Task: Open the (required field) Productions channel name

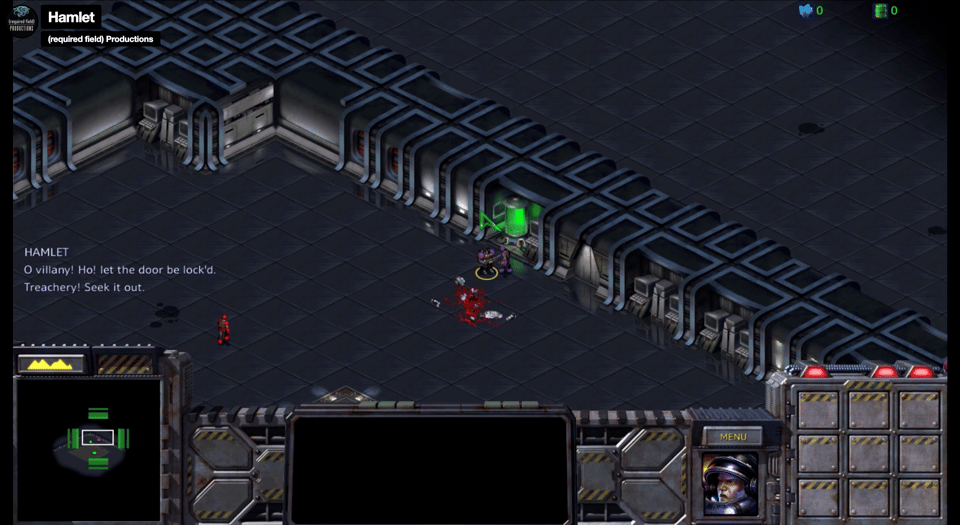Action: (x=101, y=39)
